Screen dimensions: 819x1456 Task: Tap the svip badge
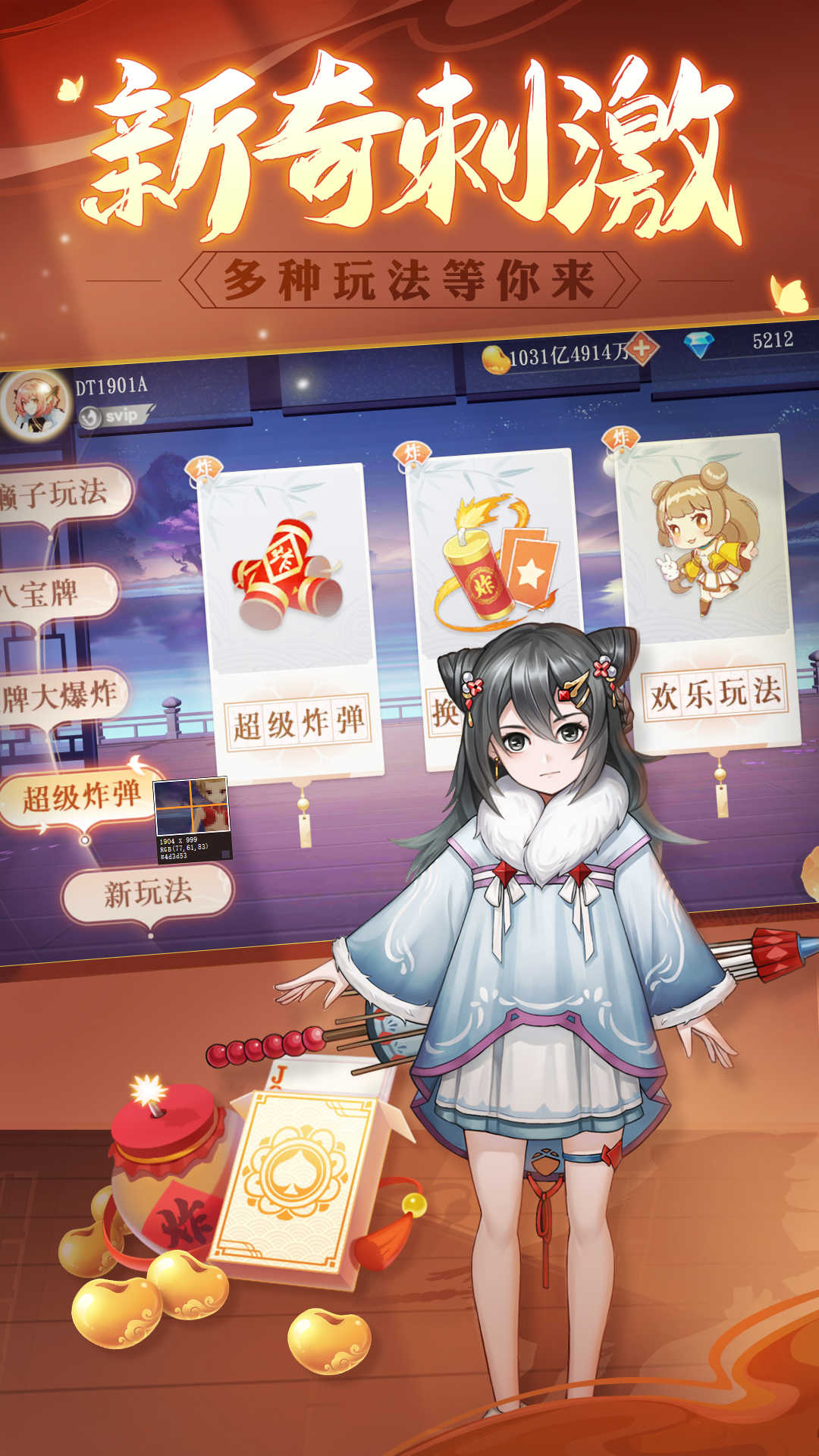tap(115, 416)
